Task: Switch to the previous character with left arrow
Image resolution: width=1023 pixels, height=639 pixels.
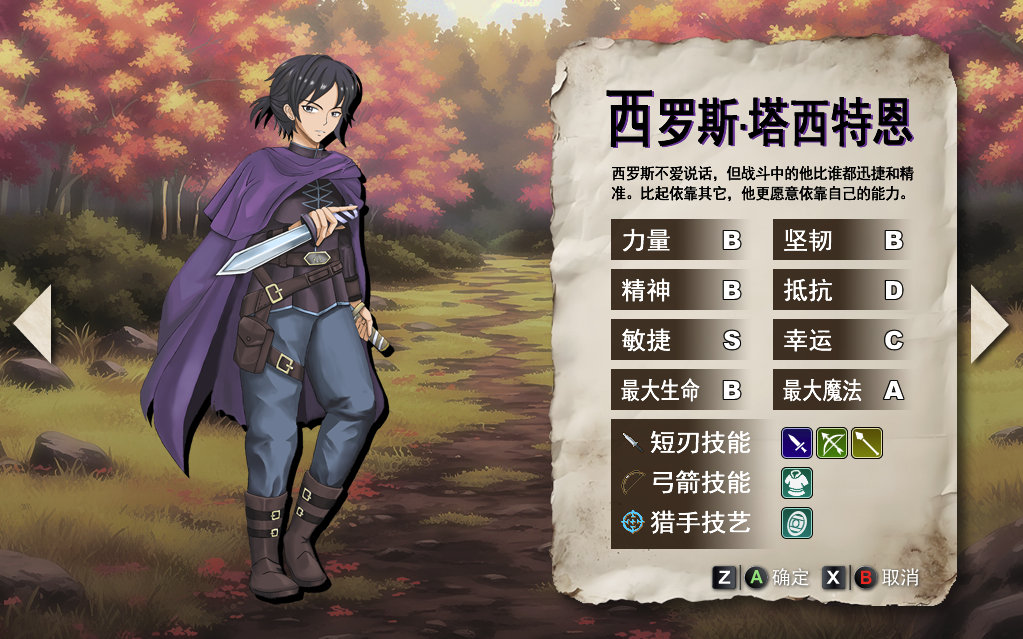Action: 31,323
